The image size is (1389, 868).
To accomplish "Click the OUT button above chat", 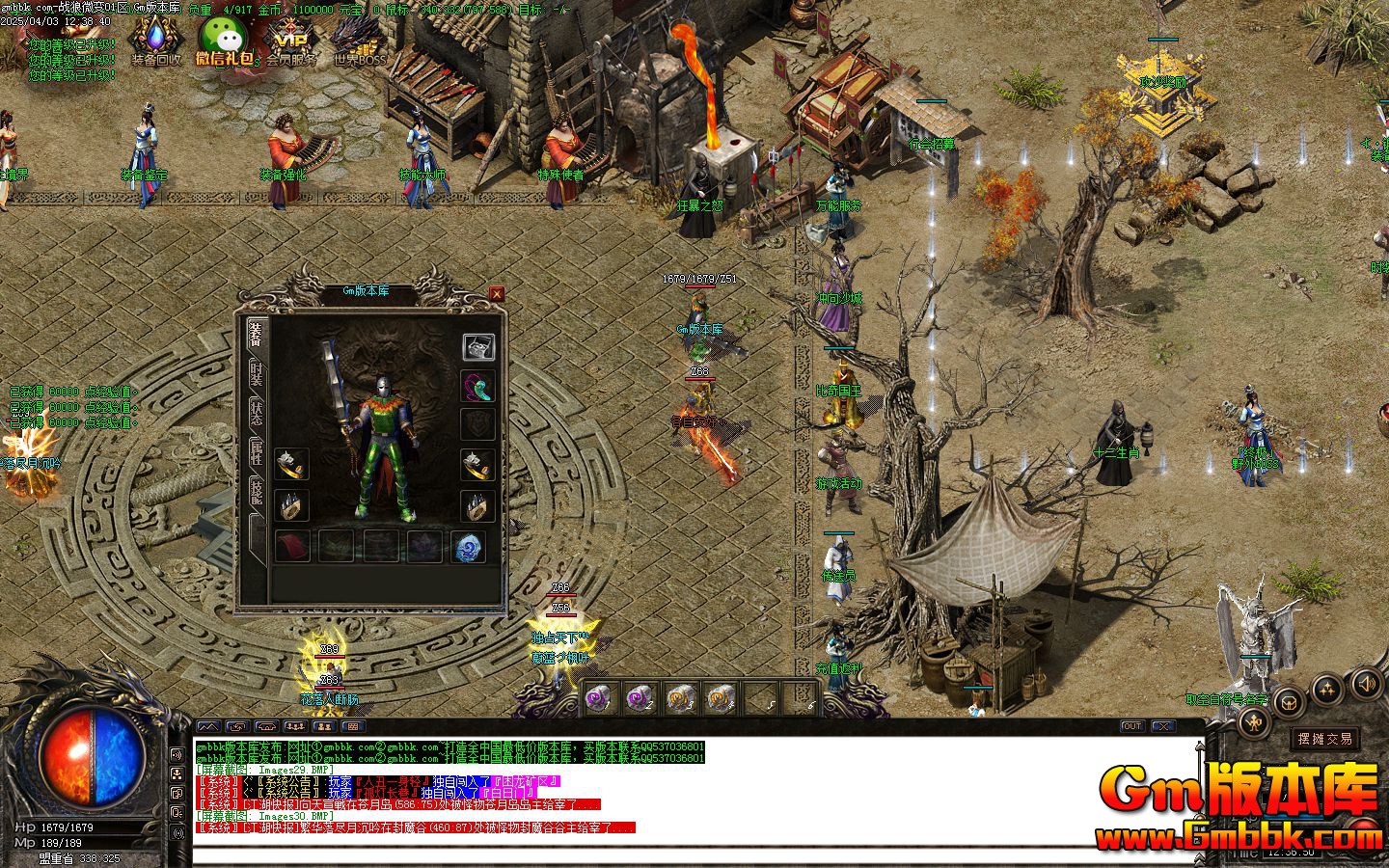I will point(1131,726).
